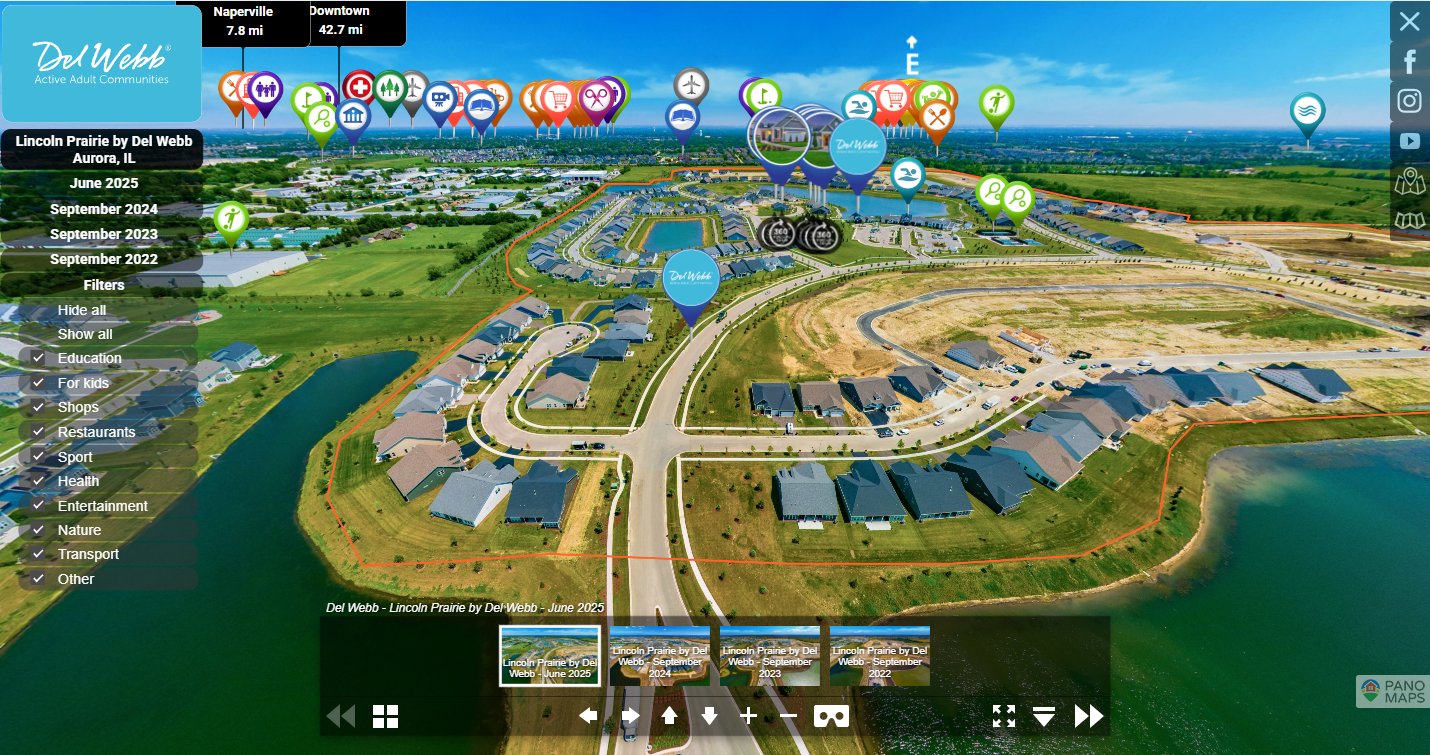
Task: Open the September 2023 thumbnail
Action: point(770,656)
